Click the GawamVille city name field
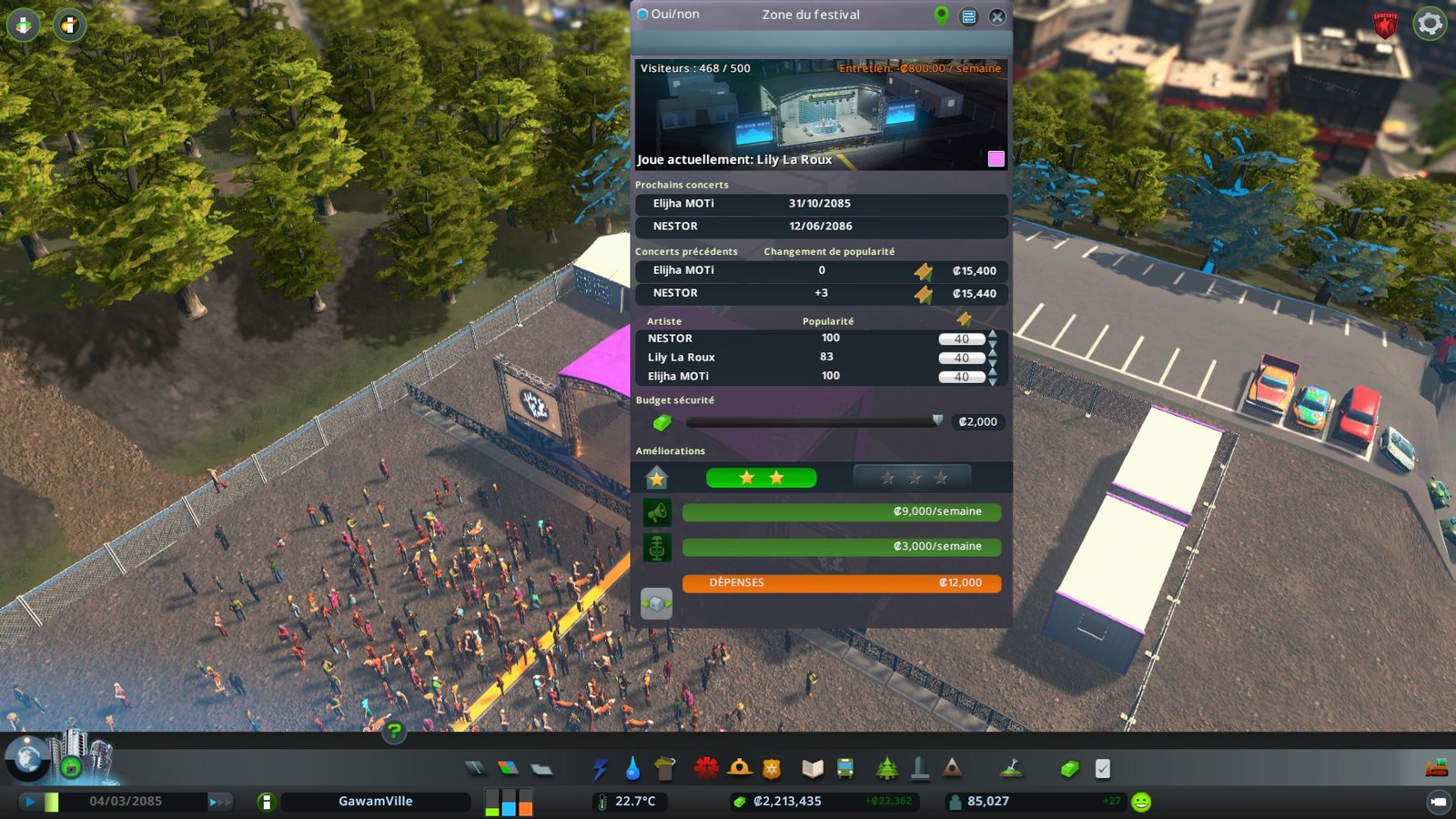Viewport: 1456px width, 819px height. [x=375, y=802]
